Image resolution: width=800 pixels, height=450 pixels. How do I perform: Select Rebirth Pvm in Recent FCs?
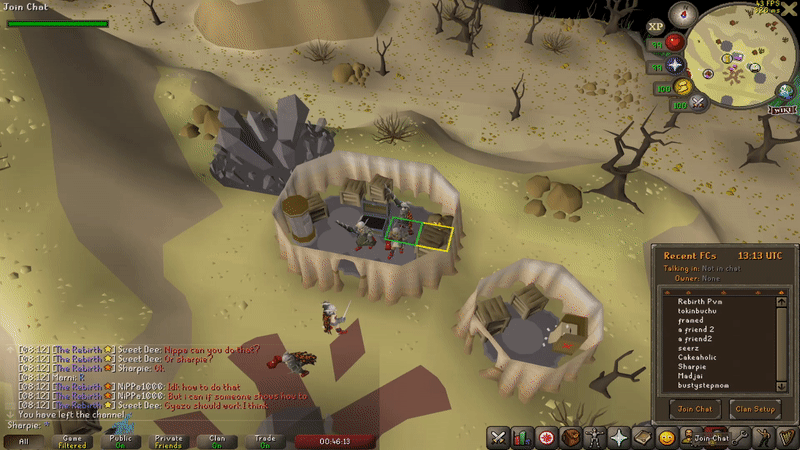[x=700, y=301]
